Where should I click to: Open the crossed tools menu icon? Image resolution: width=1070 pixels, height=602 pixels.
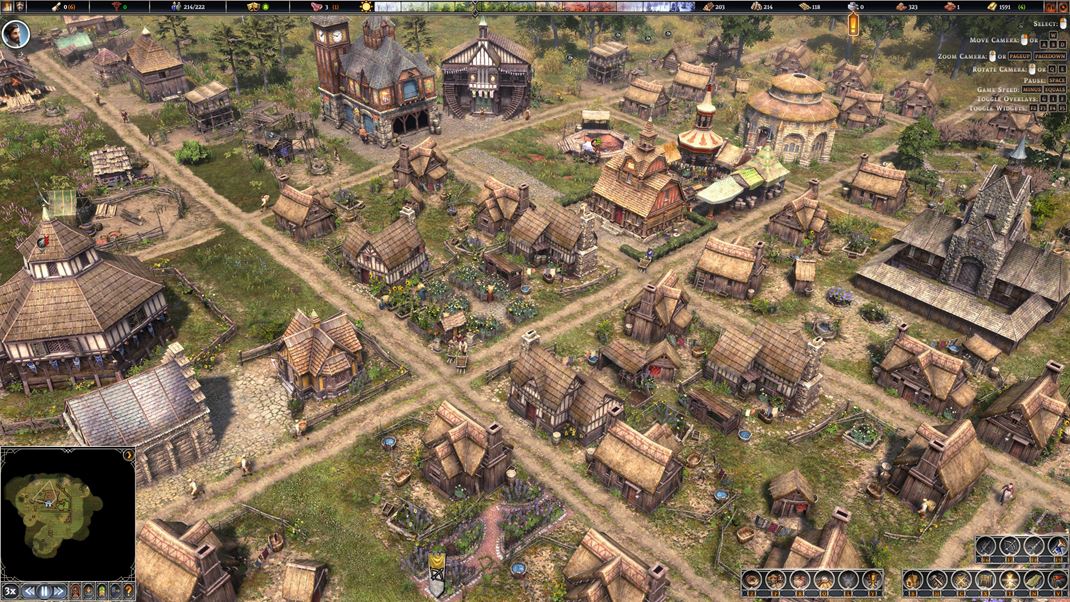pos(960,579)
